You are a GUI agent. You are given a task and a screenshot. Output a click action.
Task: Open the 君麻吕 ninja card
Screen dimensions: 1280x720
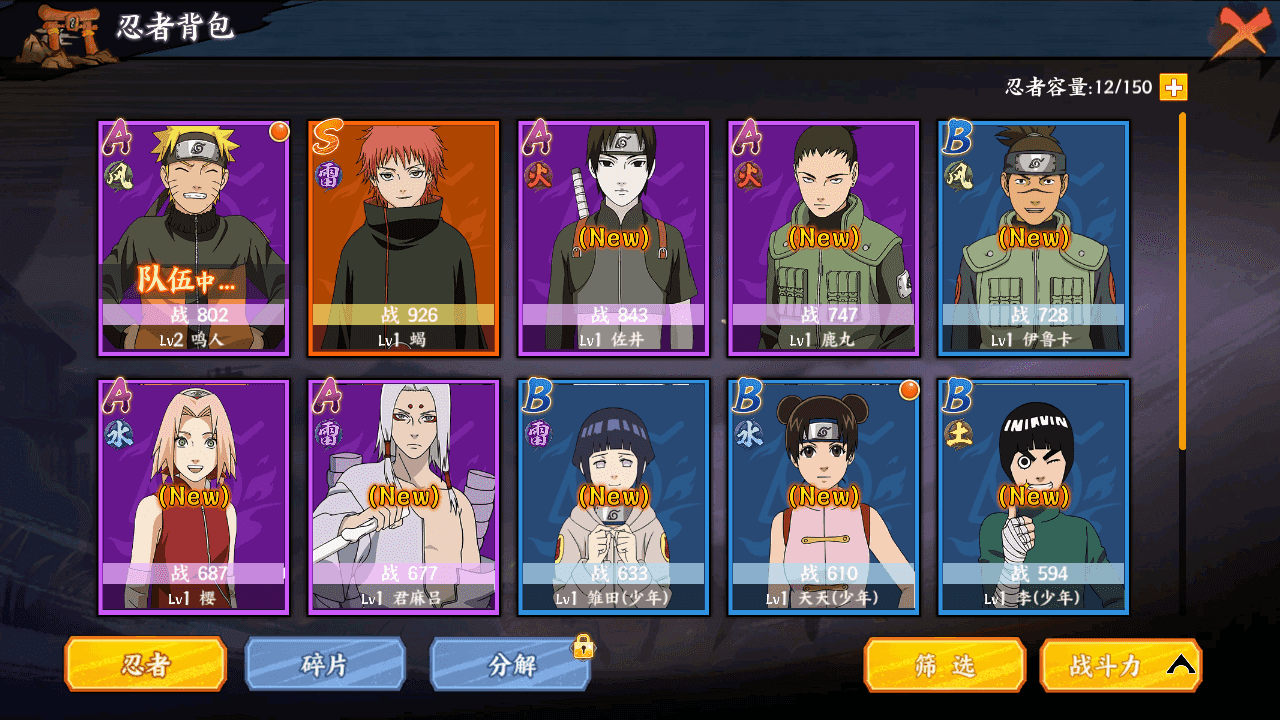(404, 497)
